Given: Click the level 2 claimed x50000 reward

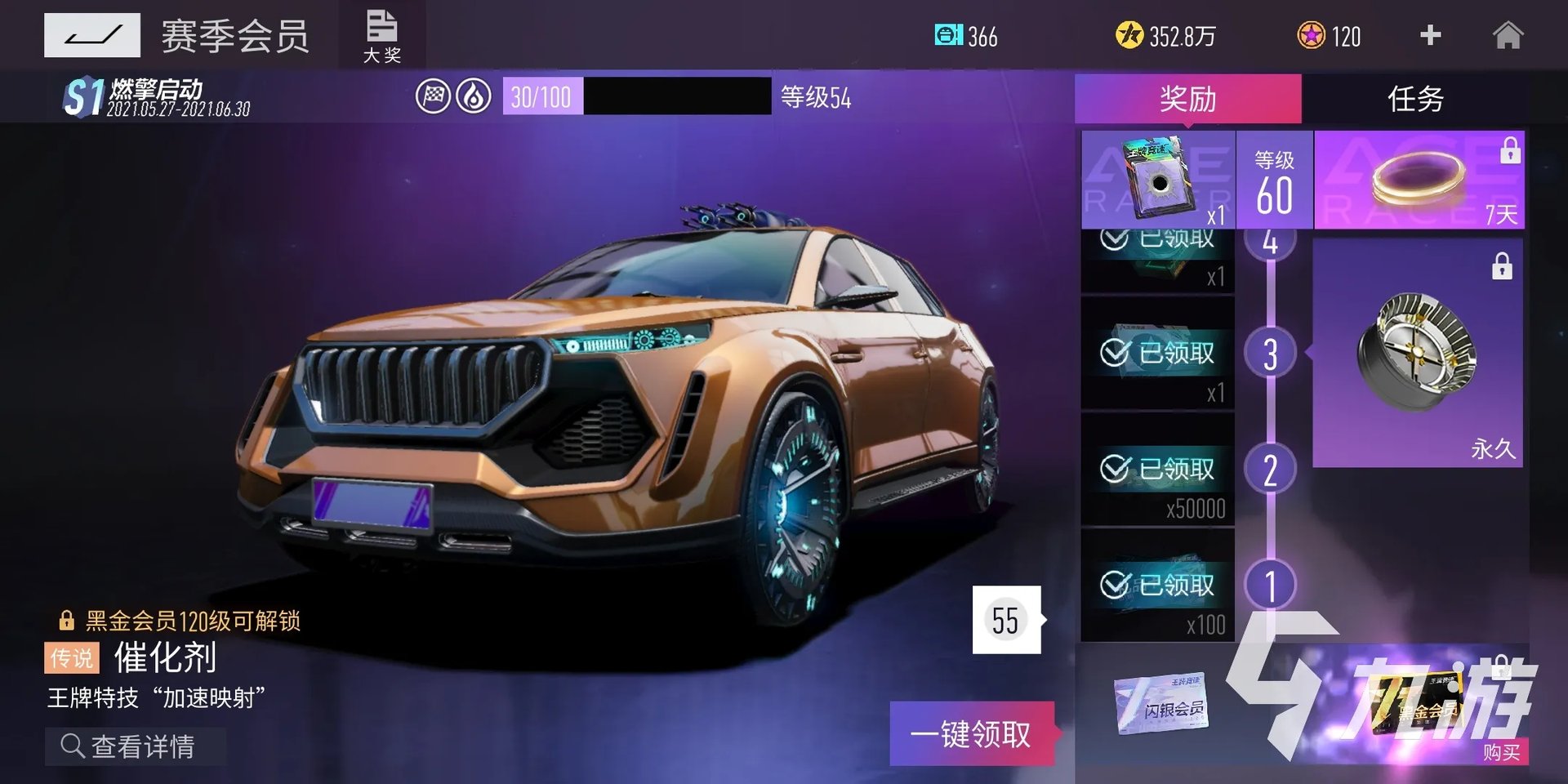Looking at the screenshot, I should [1157, 470].
